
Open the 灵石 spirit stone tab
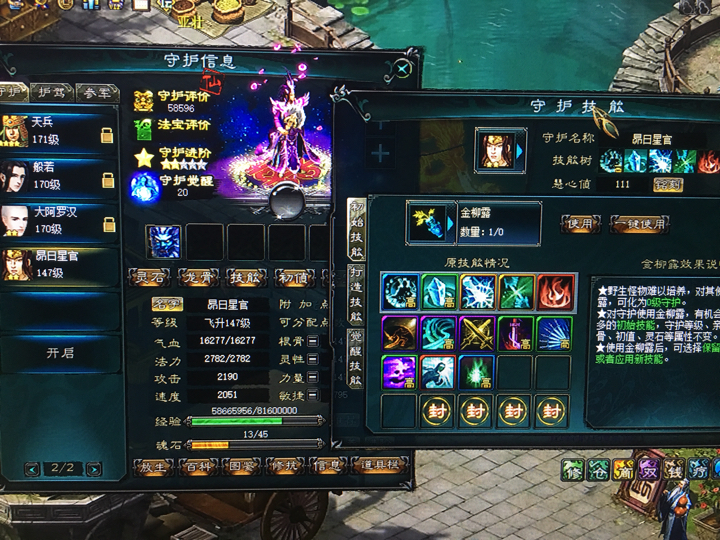coord(151,276)
